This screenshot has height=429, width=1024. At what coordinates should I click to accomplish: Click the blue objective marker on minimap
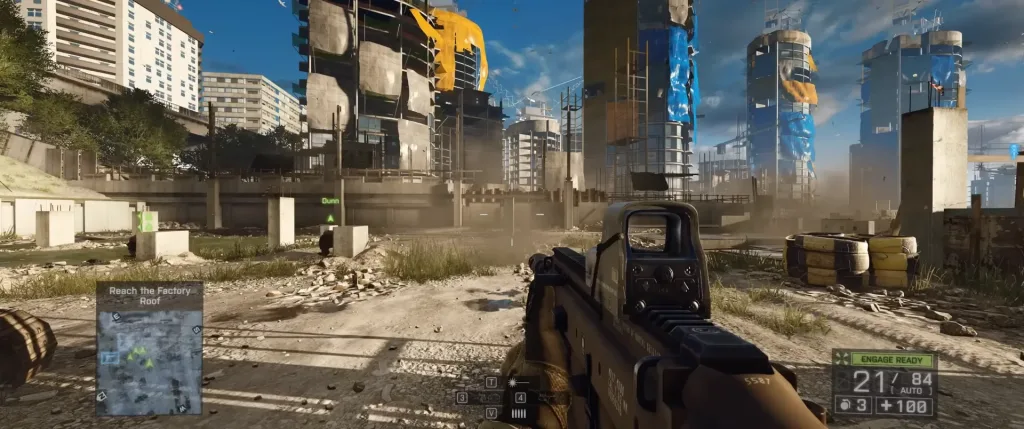tap(110, 356)
